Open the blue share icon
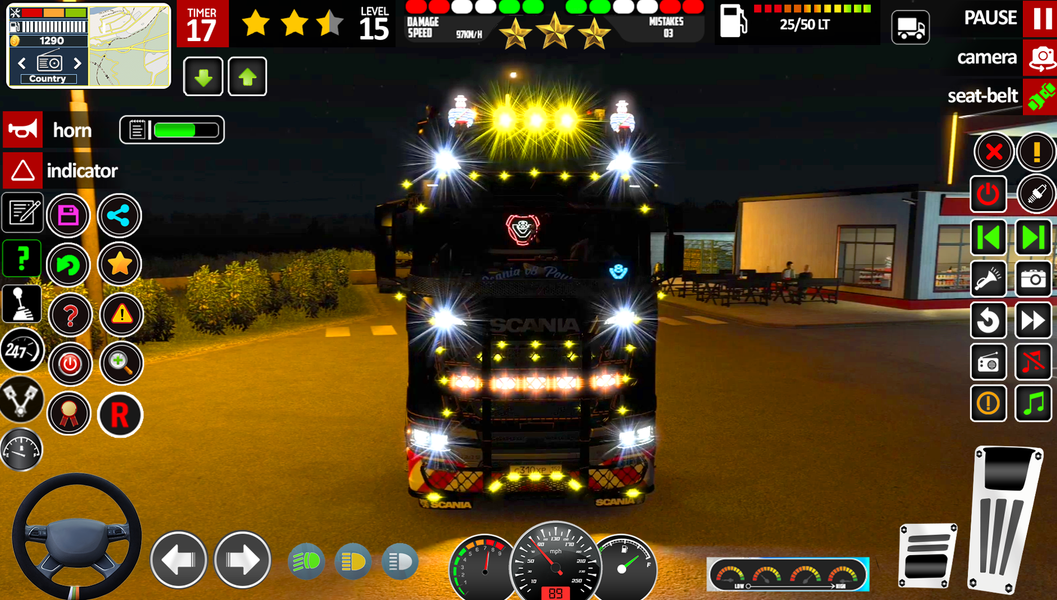The height and width of the screenshot is (600, 1057). click(x=119, y=215)
